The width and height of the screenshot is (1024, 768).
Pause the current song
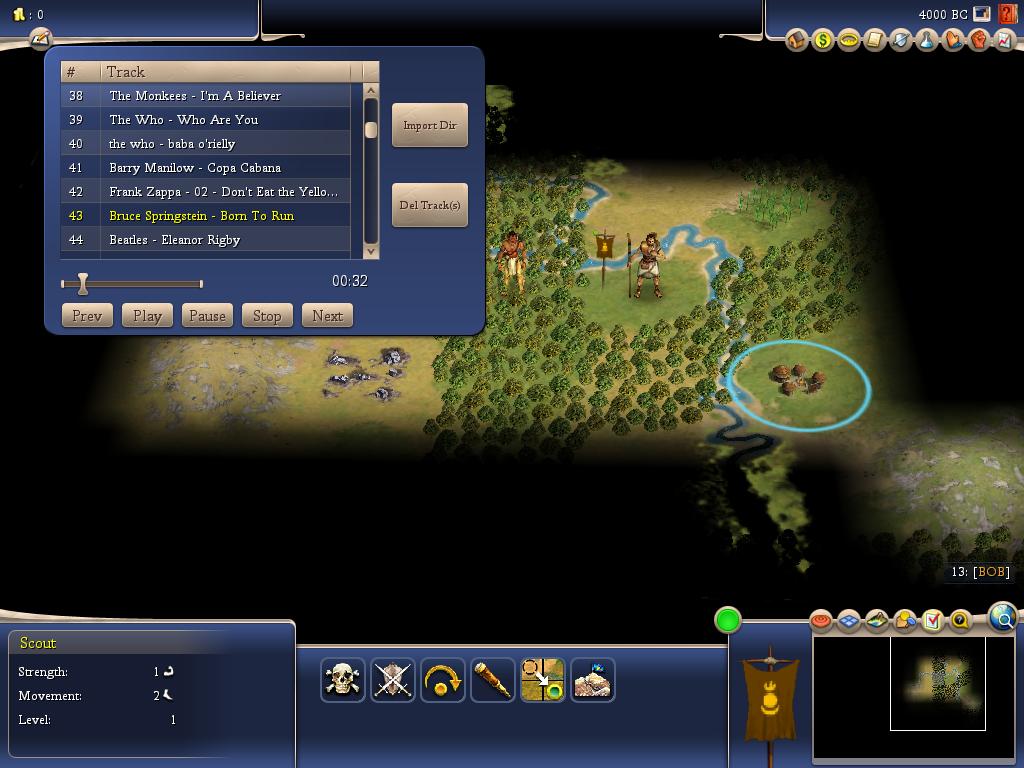[x=207, y=316]
